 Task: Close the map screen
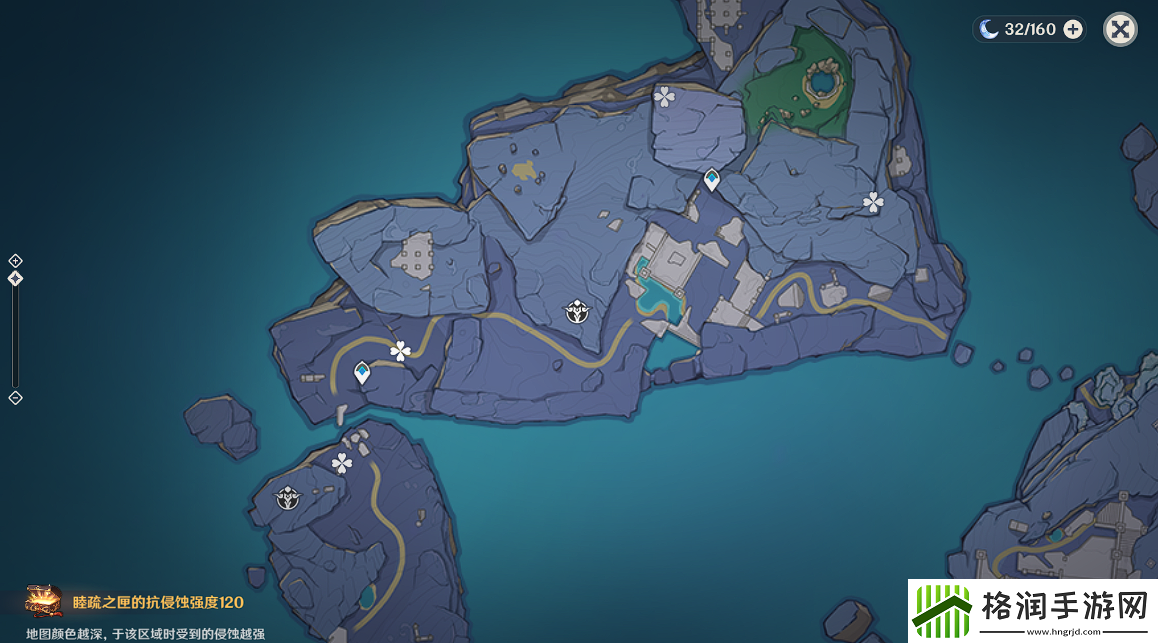pos(1120,29)
